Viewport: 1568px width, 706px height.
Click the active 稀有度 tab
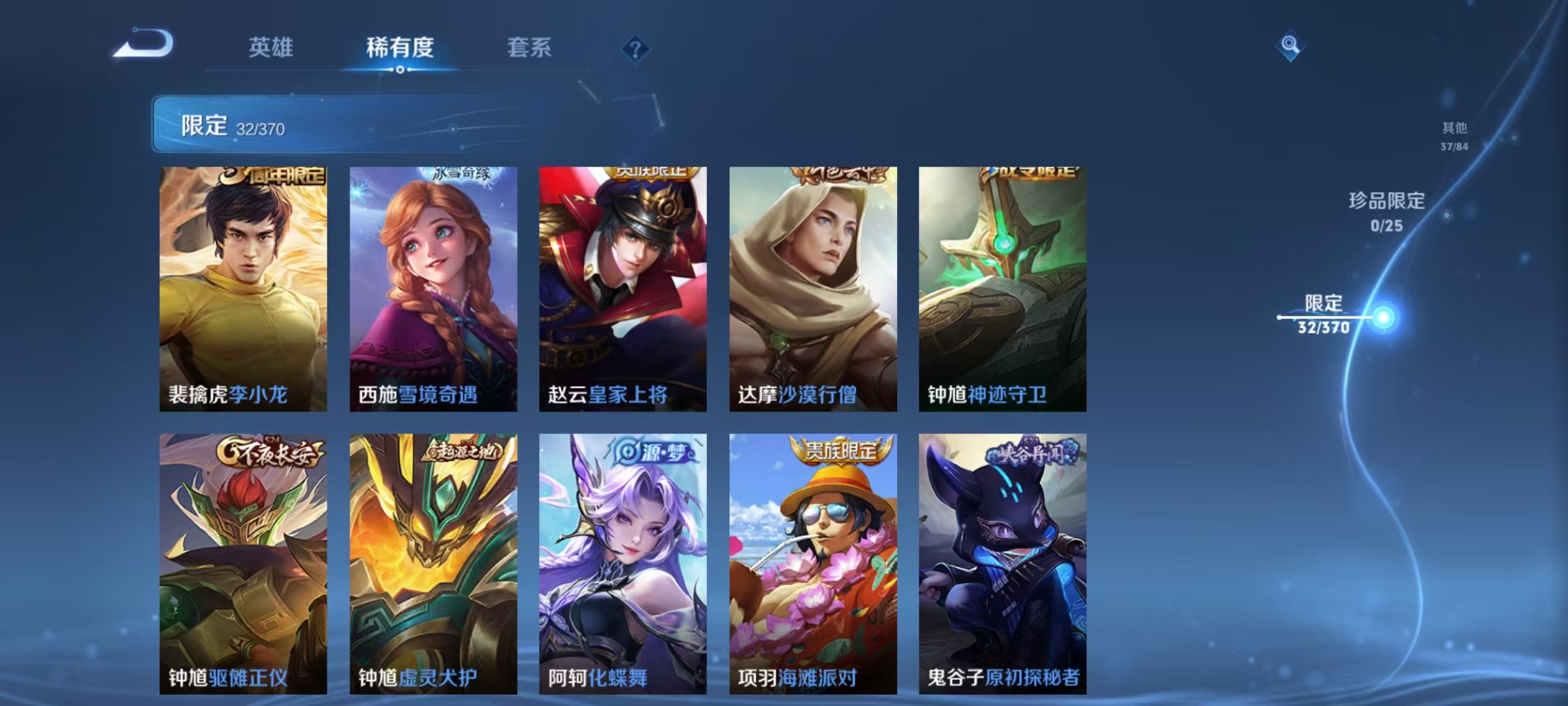(400, 48)
